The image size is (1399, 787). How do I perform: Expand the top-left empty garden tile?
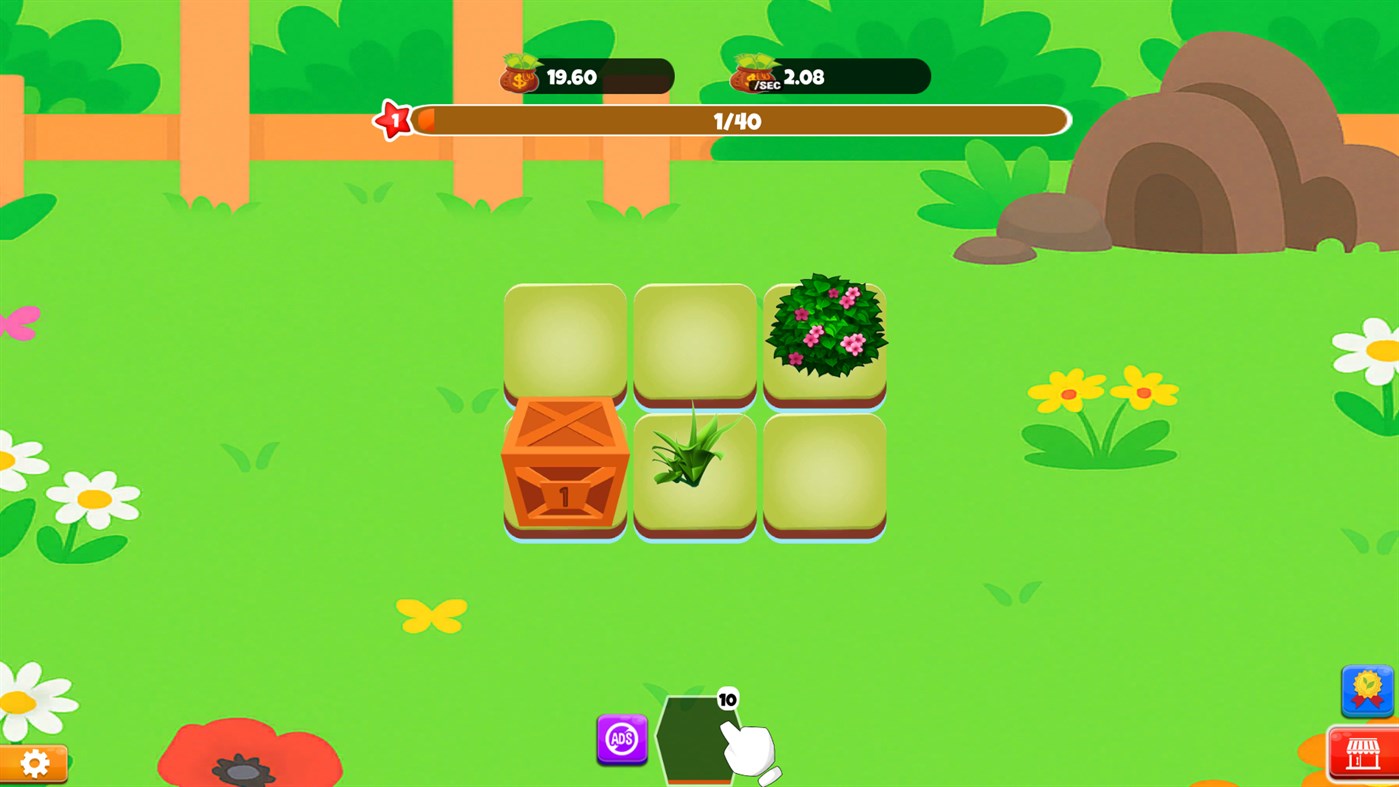pos(564,340)
